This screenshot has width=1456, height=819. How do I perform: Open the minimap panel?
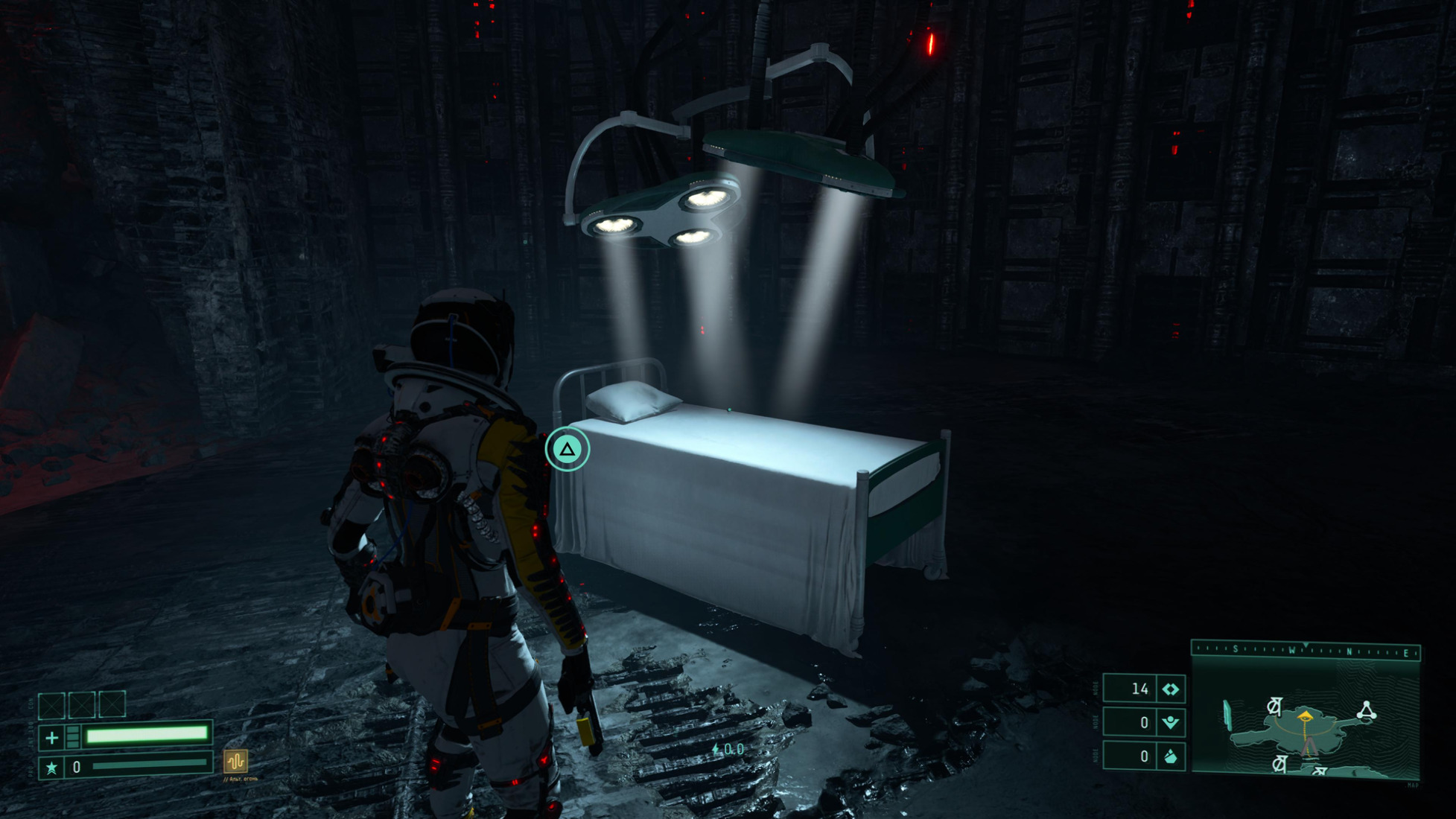1306,719
